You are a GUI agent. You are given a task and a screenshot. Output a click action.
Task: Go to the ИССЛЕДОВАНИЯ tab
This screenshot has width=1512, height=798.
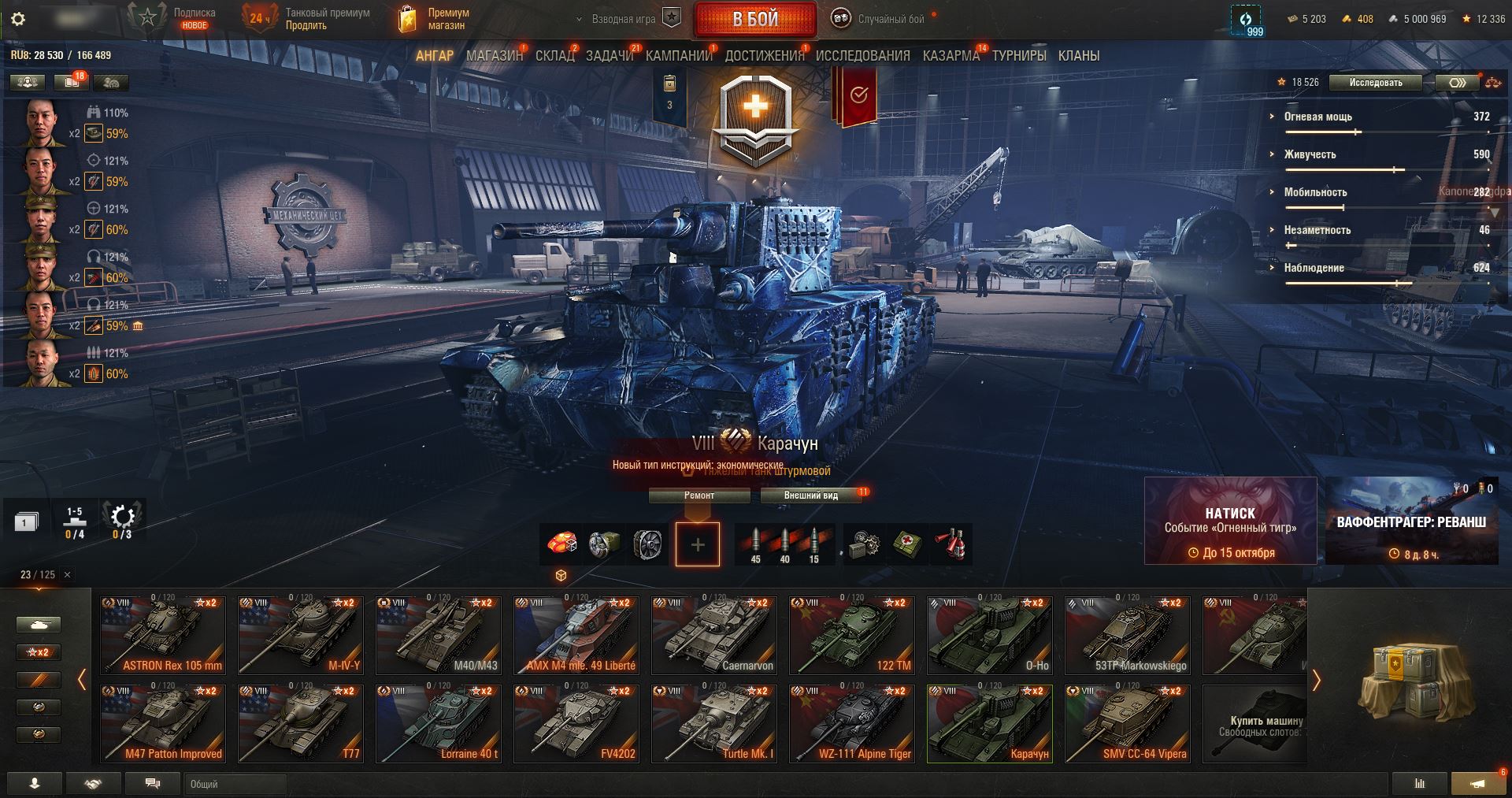[862, 56]
